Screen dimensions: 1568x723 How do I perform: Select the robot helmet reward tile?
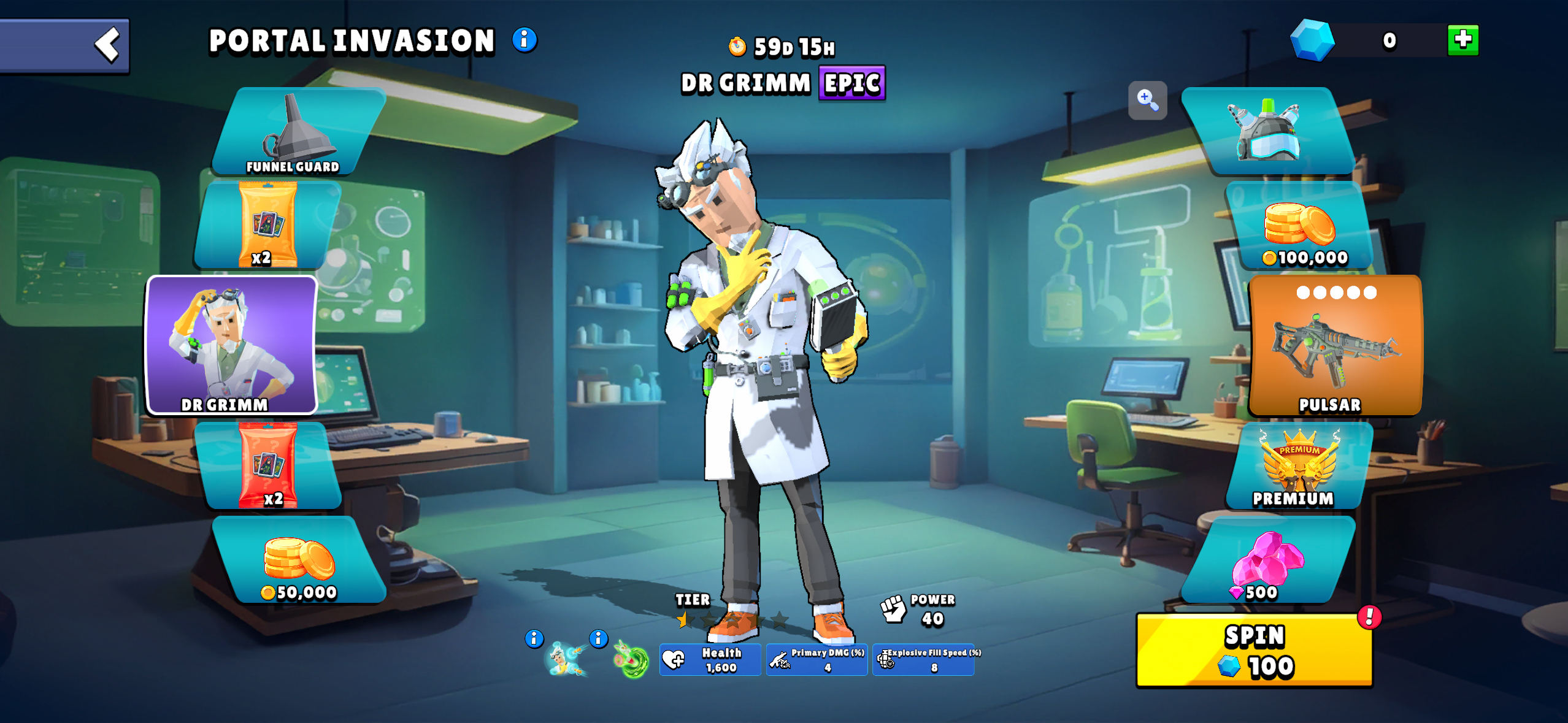click(x=1267, y=132)
